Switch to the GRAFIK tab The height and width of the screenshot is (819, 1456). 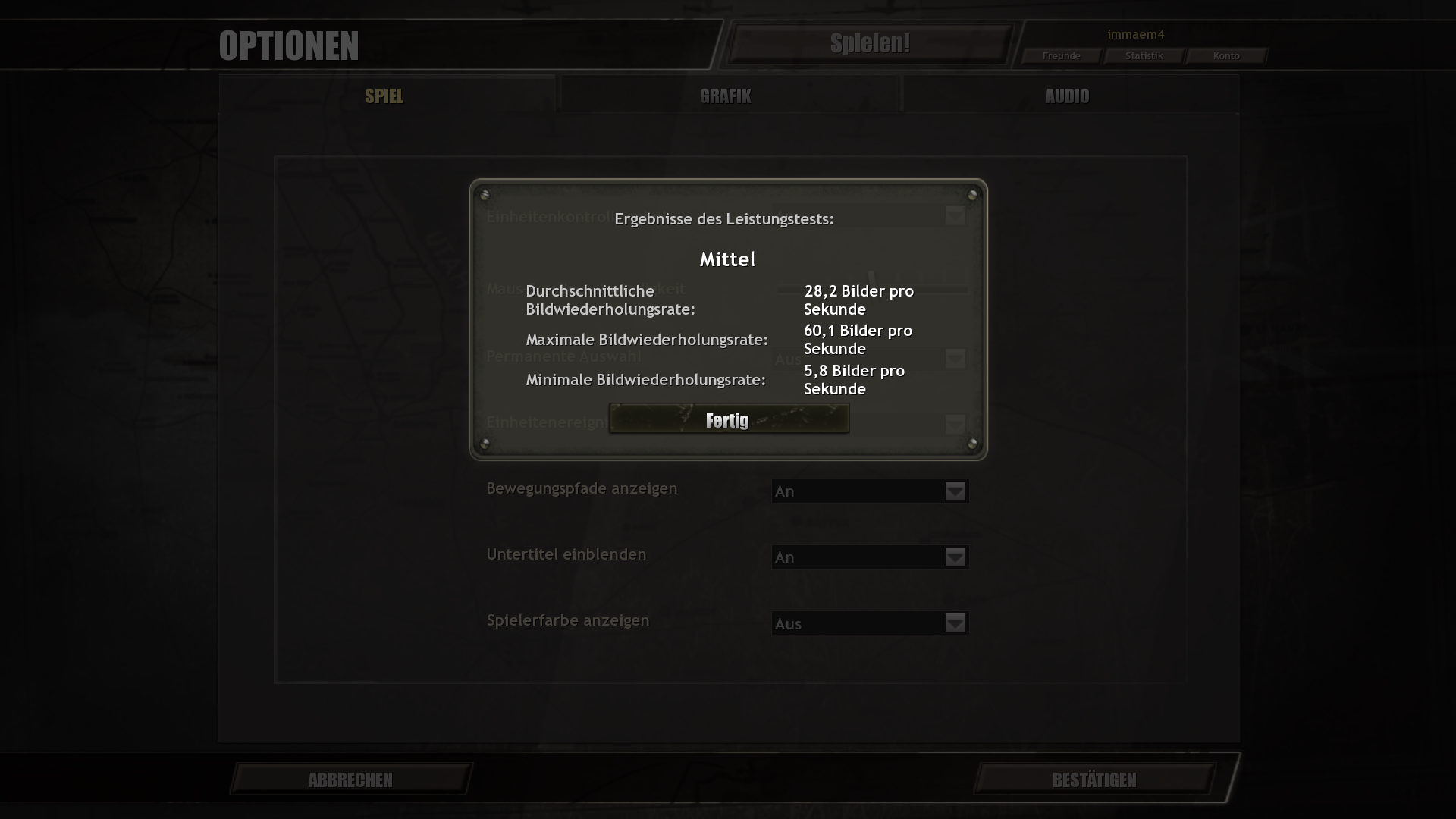(726, 96)
